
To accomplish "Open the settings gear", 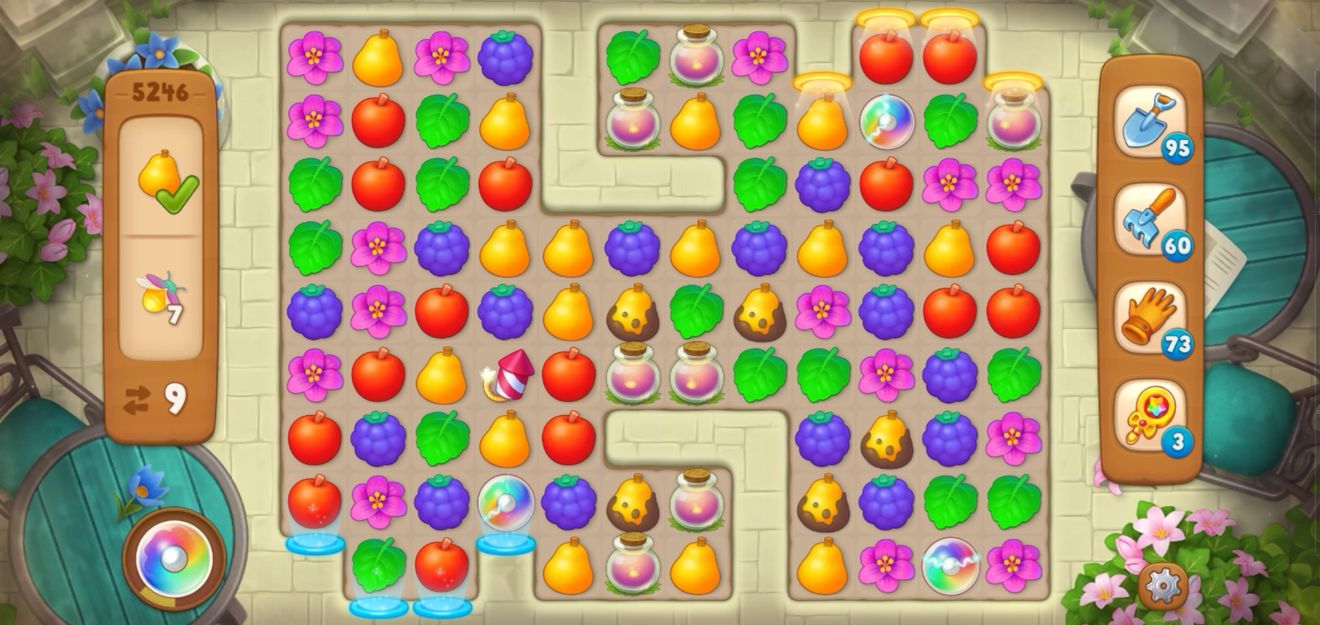I will (x=1163, y=585).
